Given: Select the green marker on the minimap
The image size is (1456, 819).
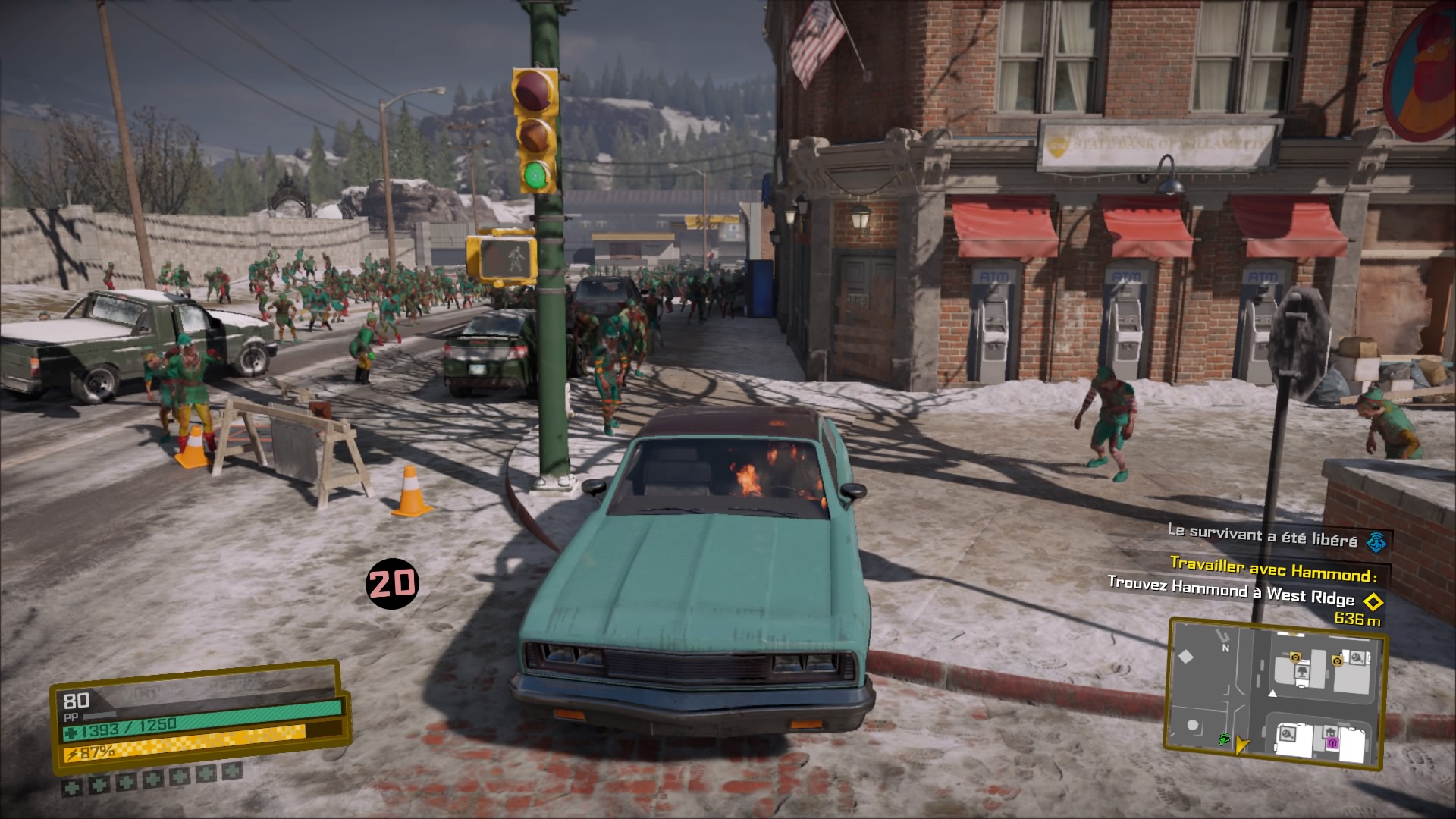Looking at the screenshot, I should point(1224,739).
